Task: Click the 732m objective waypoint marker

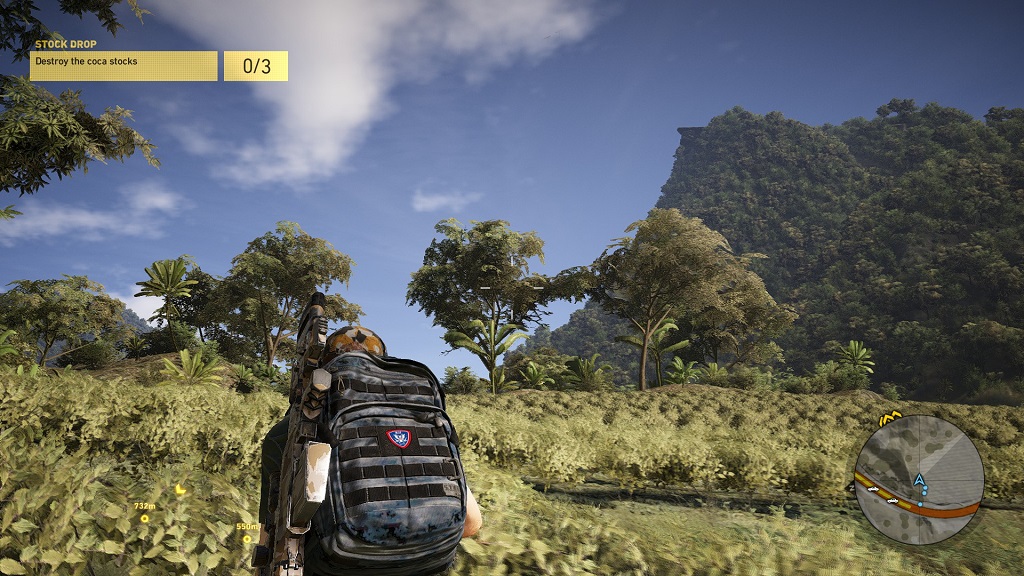Action: (145, 518)
